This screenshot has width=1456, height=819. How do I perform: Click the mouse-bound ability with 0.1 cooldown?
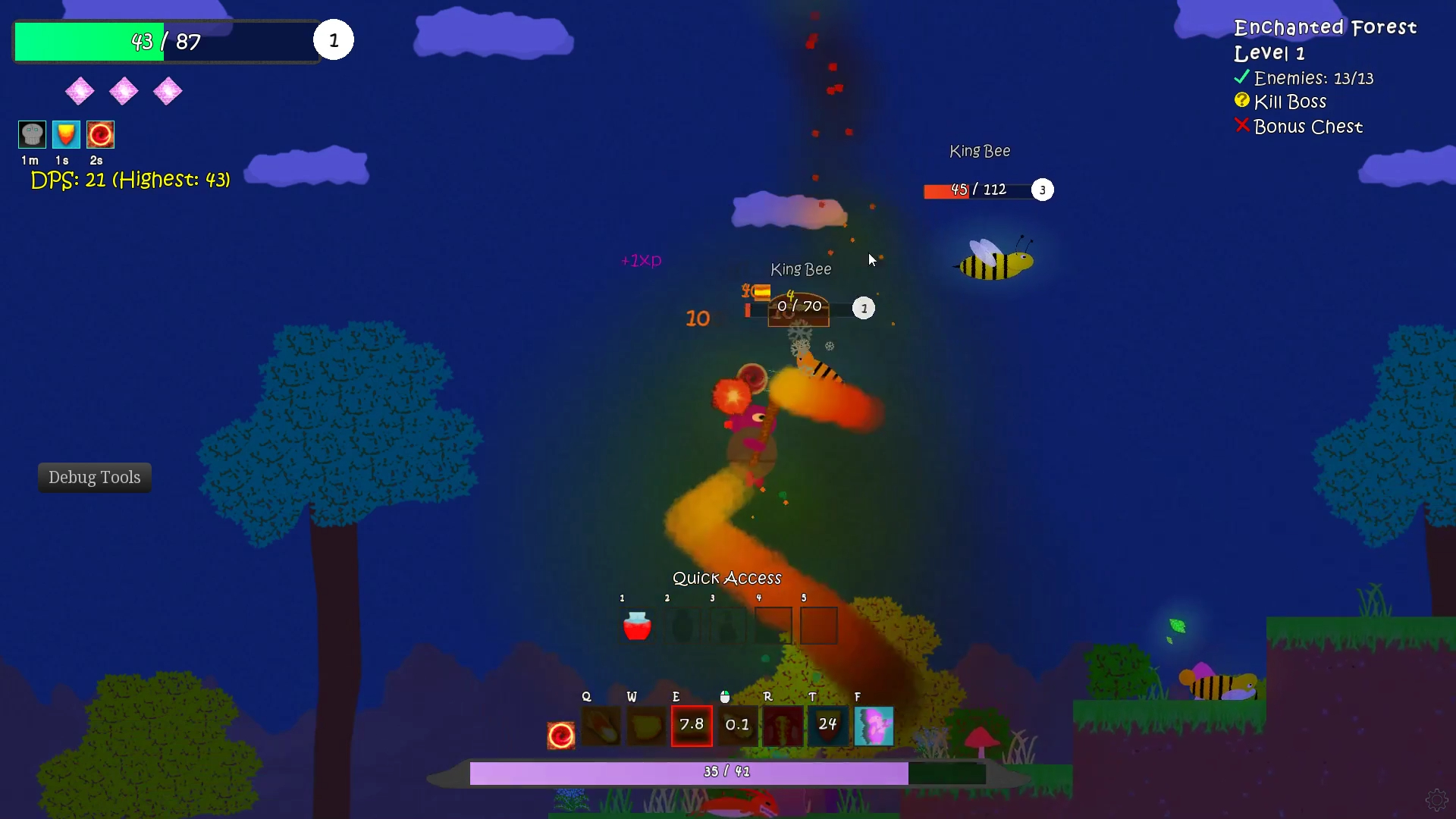(x=737, y=726)
